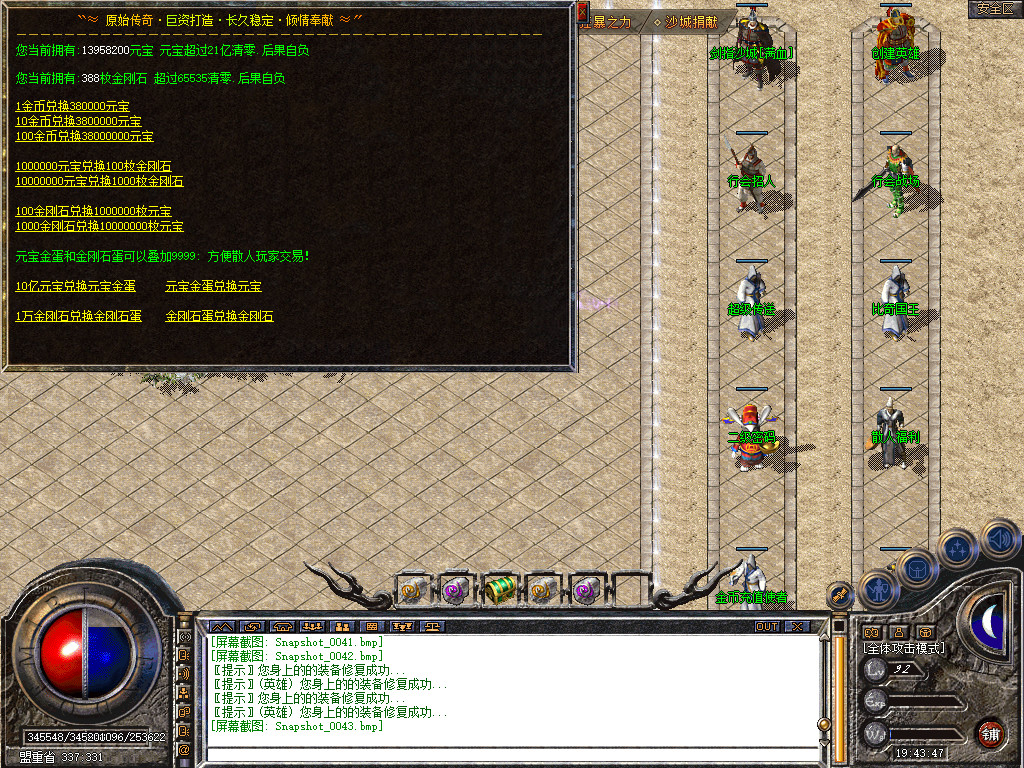Pick 1万金刚石兑换金刚石蛋 option
This screenshot has width=1024, height=768.
(78, 316)
